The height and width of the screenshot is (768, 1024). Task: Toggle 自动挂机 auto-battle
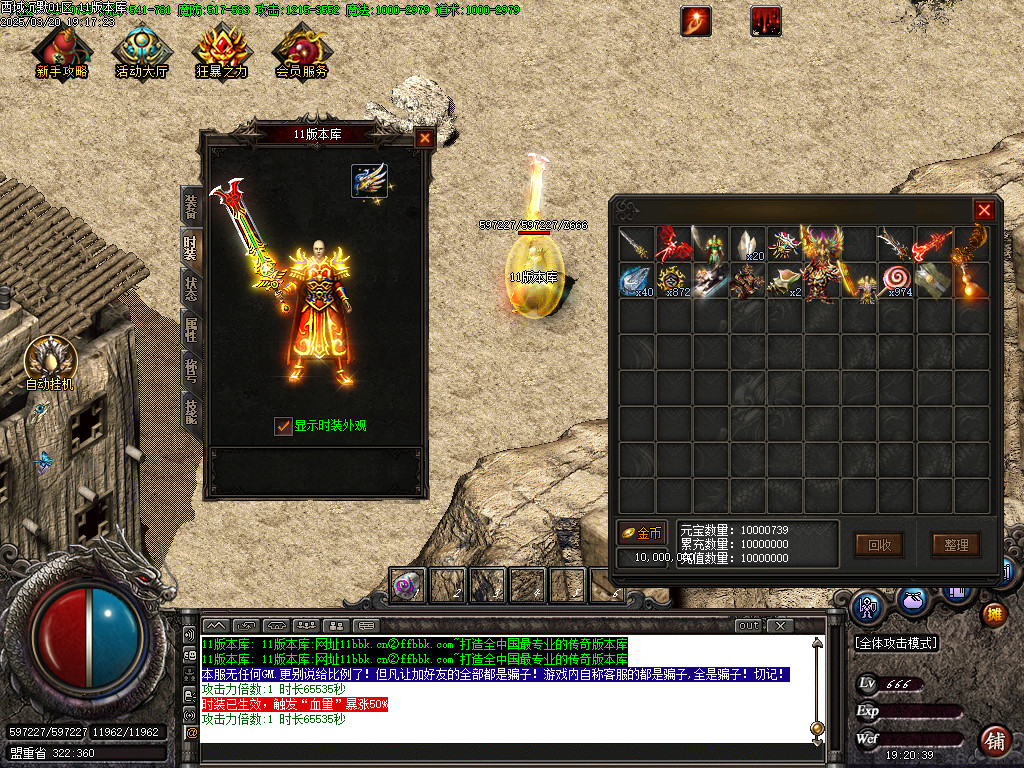tap(47, 360)
